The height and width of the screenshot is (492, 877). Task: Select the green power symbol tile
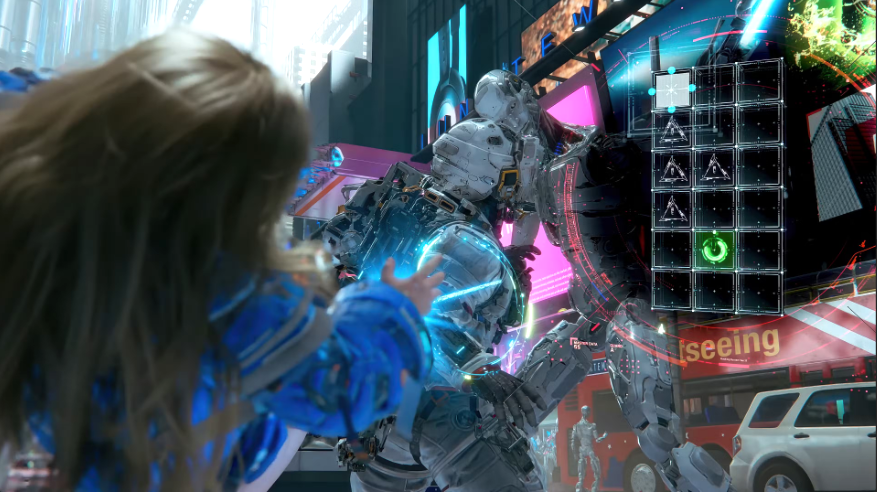click(x=715, y=249)
